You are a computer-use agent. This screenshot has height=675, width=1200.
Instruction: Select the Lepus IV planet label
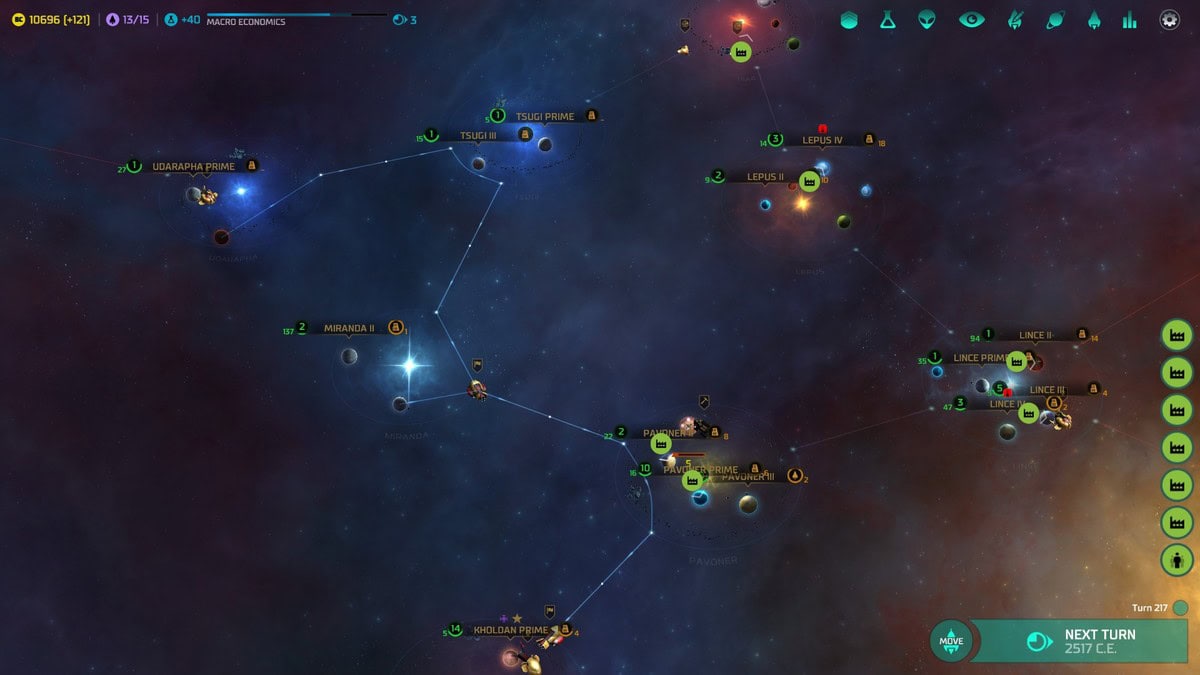pyautogui.click(x=822, y=141)
